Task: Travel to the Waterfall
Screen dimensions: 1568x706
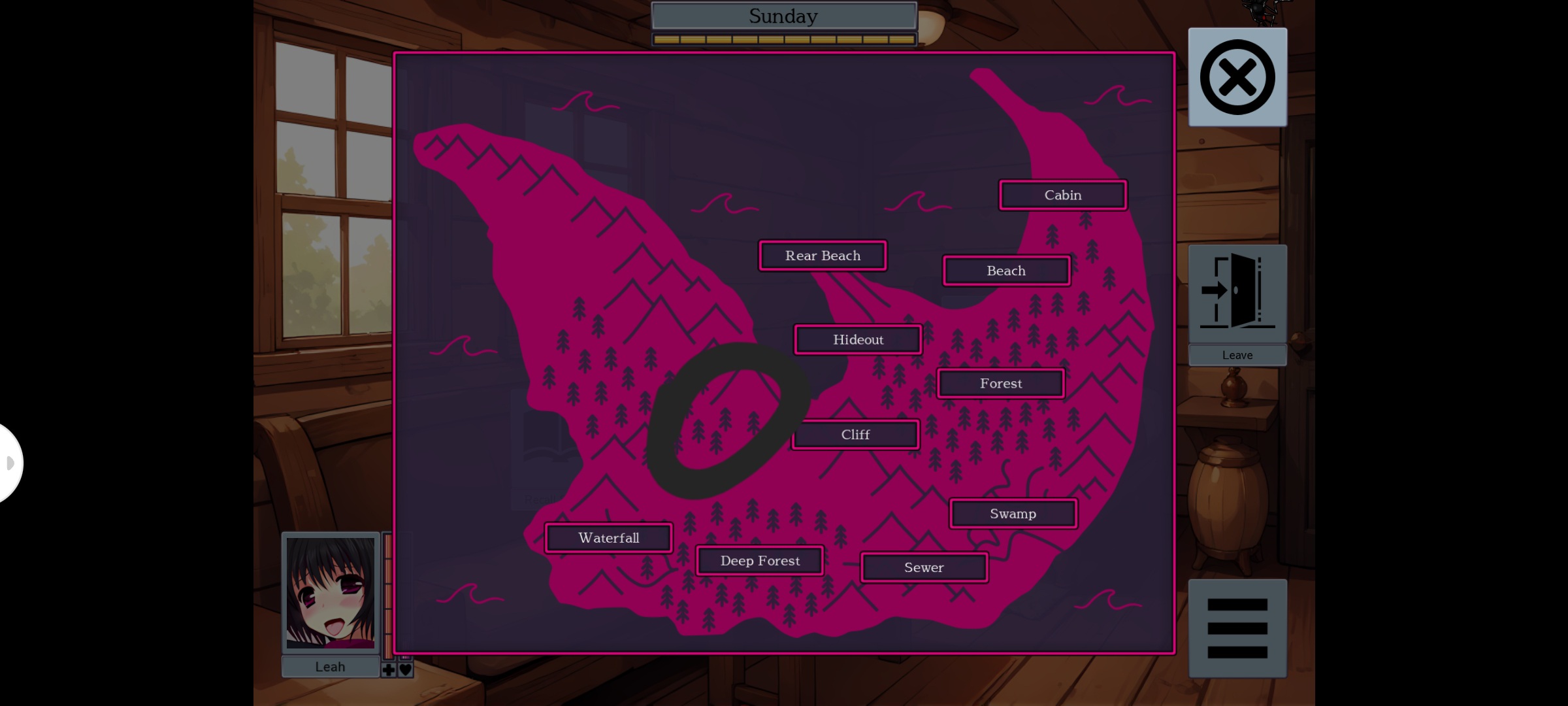Action: (608, 538)
